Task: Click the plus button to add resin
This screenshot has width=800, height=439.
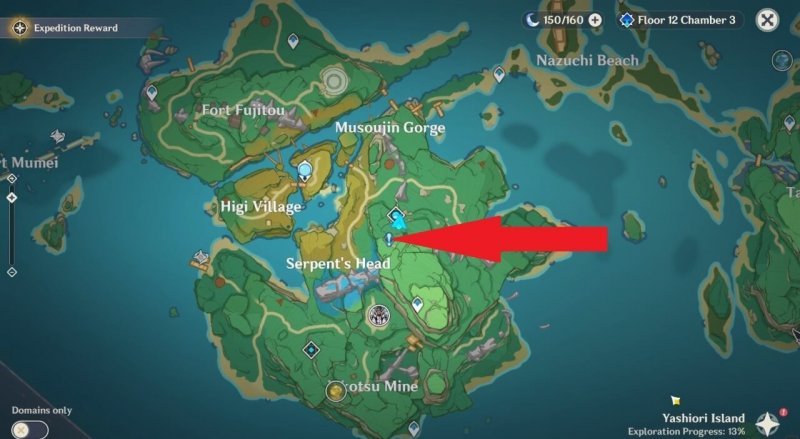Action: [595, 19]
